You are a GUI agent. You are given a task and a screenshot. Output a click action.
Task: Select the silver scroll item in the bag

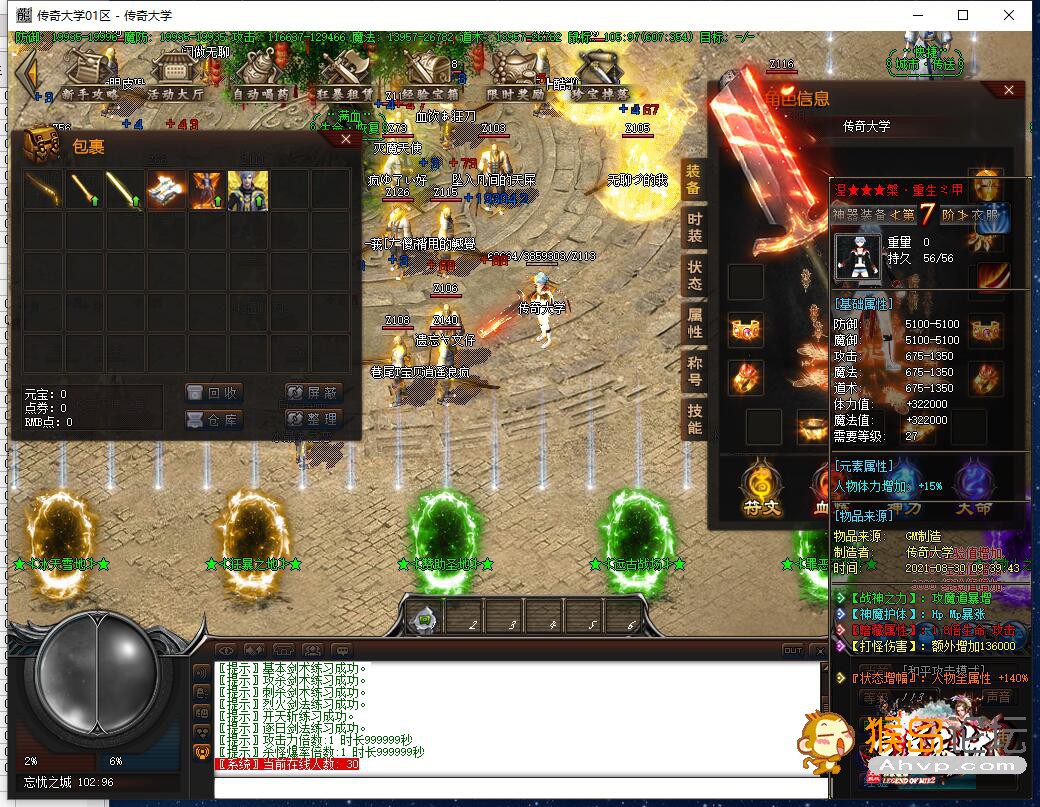[x=165, y=190]
